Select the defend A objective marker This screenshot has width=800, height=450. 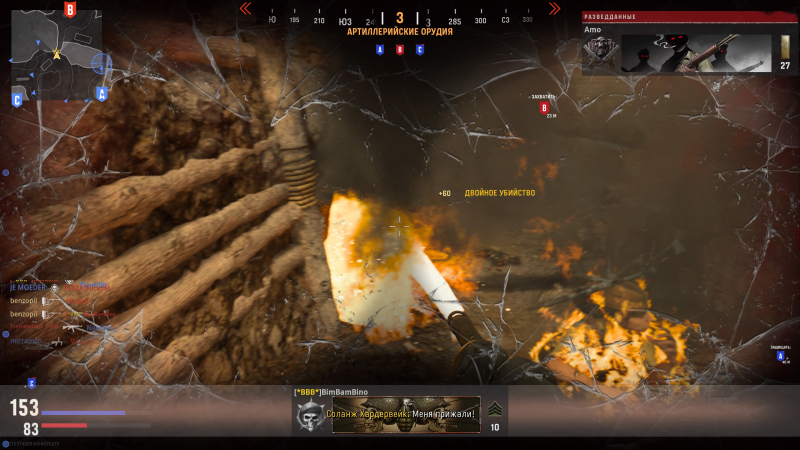point(781,354)
